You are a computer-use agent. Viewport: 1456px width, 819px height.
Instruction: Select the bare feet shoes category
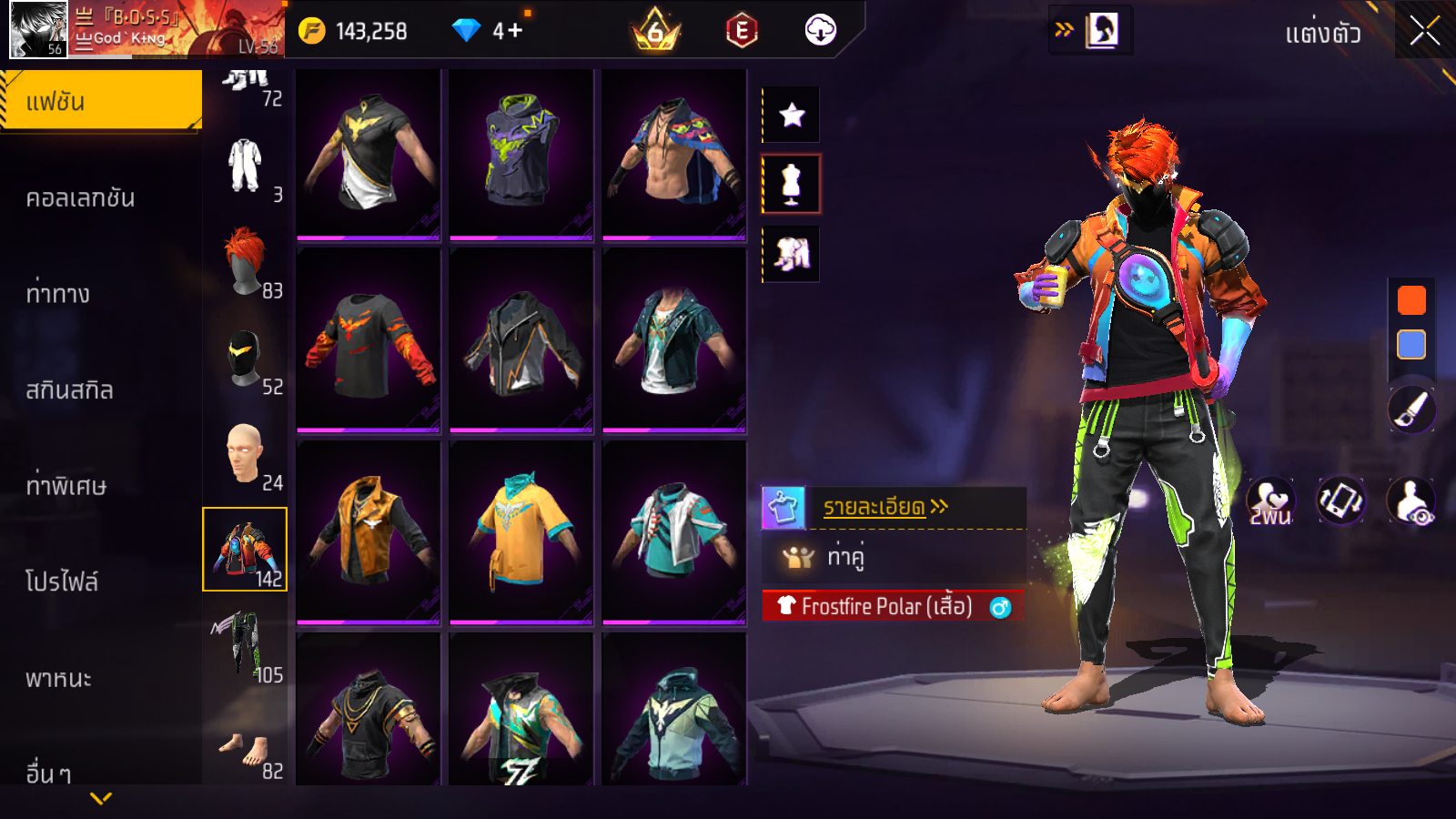tap(245, 750)
